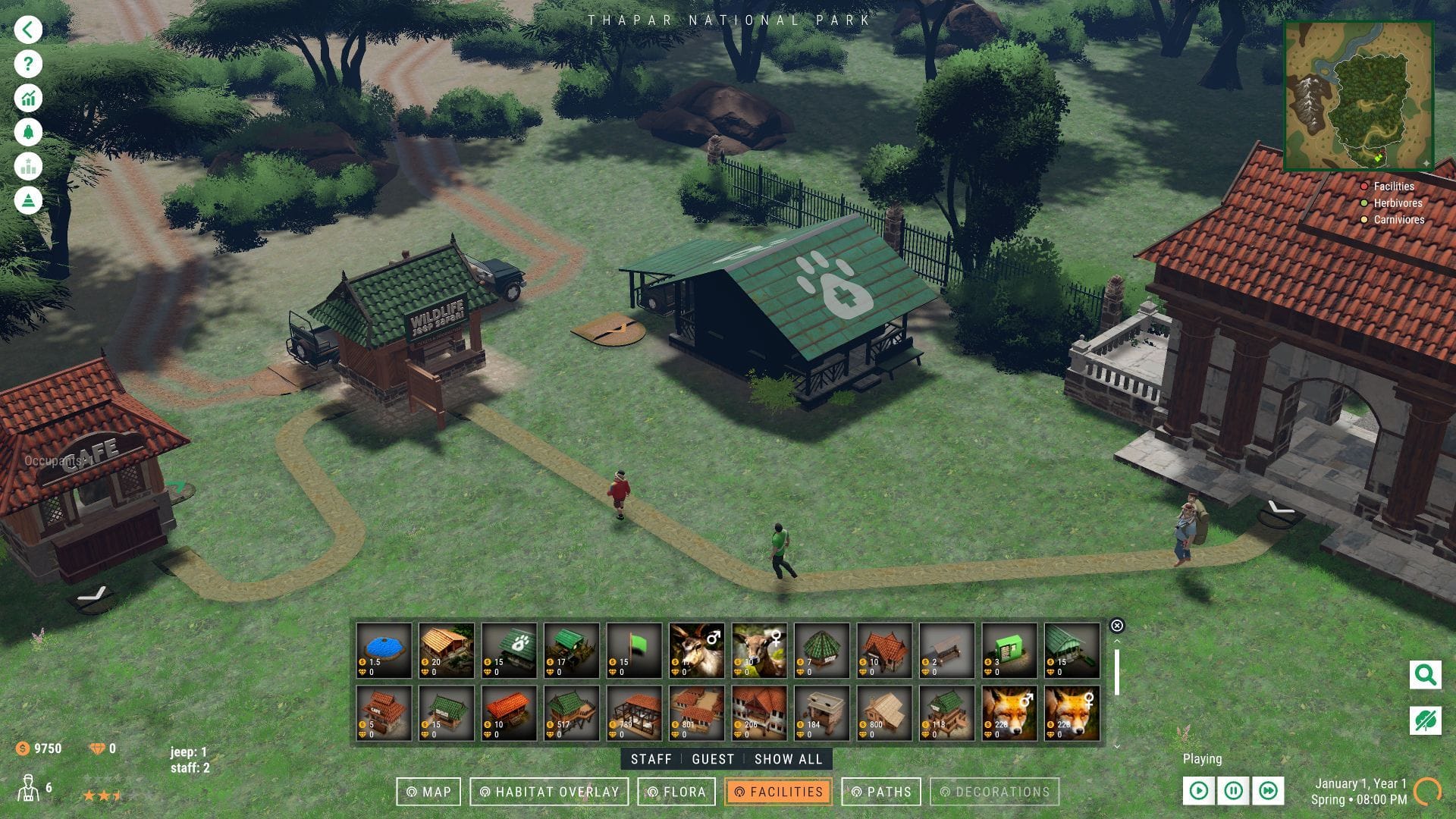Filter facilities by Staff
This screenshot has height=819, width=1456.
tap(651, 759)
